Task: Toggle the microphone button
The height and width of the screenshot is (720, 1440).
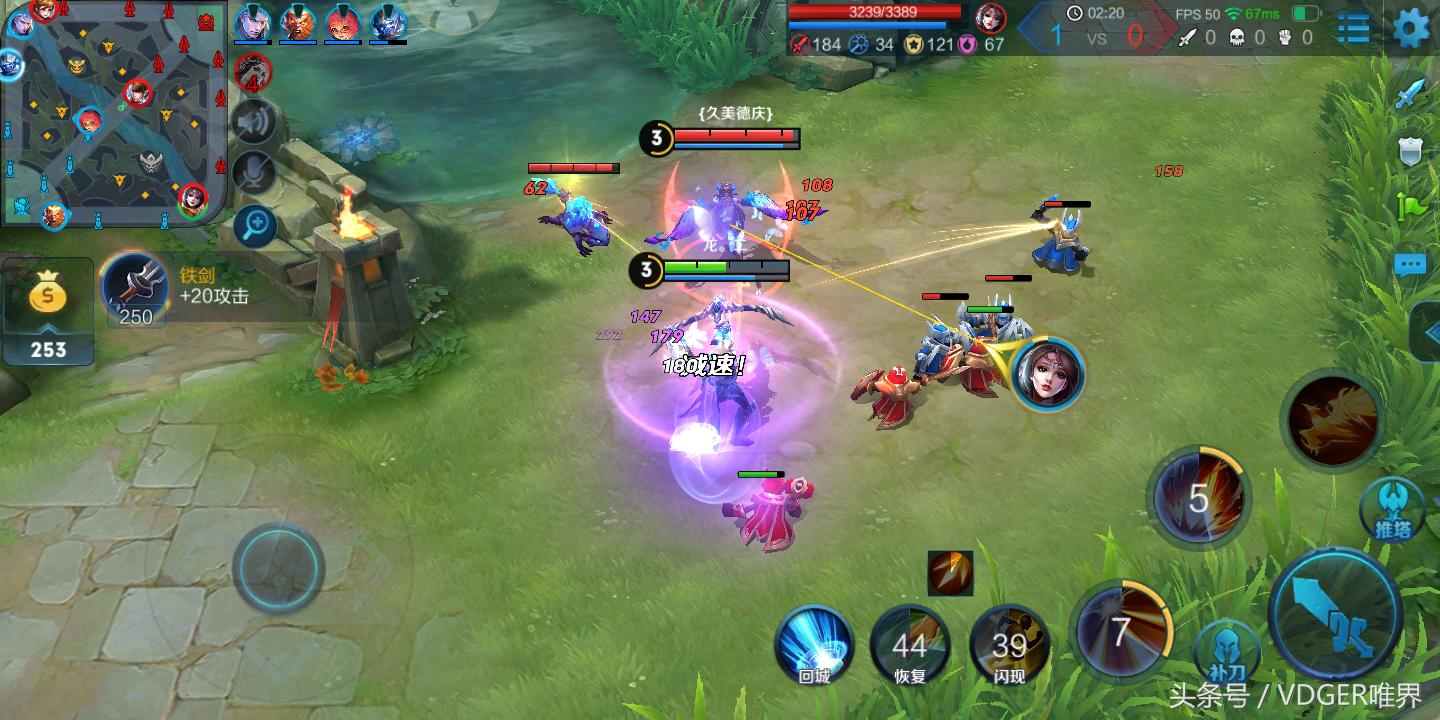Action: click(254, 173)
